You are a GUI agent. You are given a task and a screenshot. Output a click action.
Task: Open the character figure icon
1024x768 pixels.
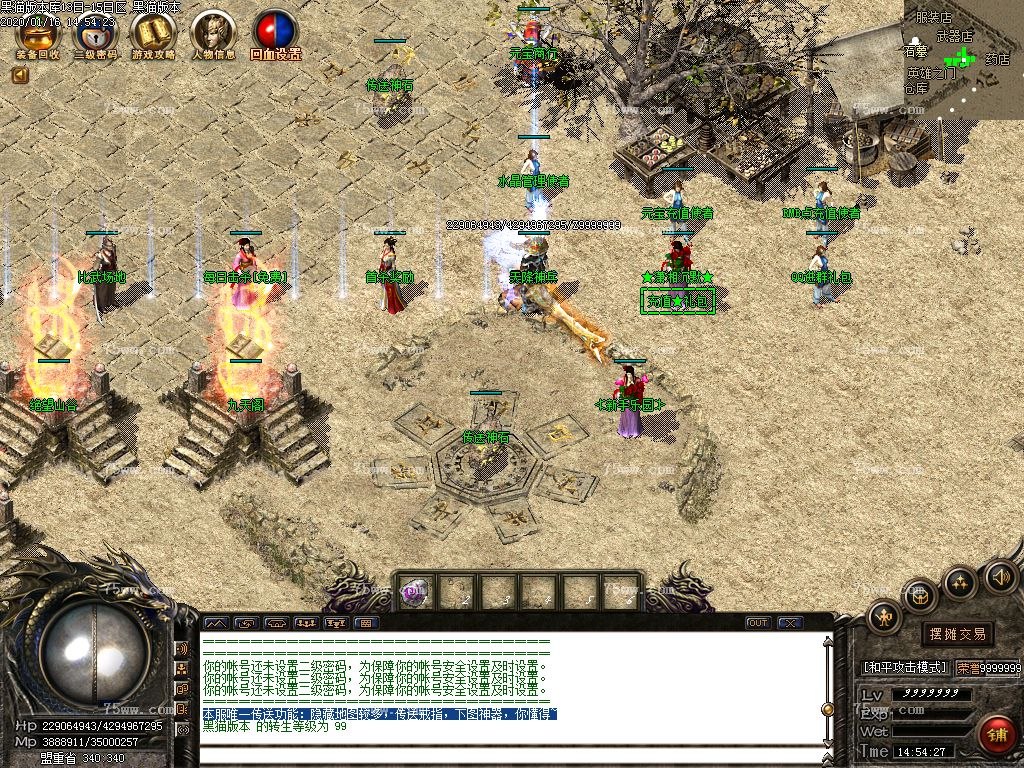[x=884, y=618]
